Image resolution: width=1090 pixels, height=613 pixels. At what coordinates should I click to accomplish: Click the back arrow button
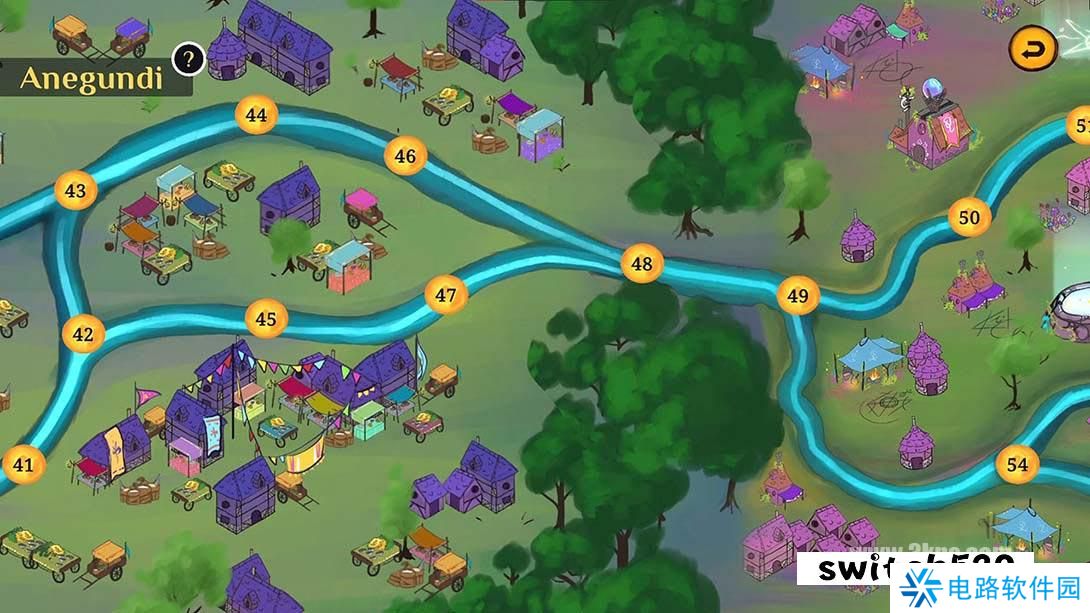point(1032,48)
